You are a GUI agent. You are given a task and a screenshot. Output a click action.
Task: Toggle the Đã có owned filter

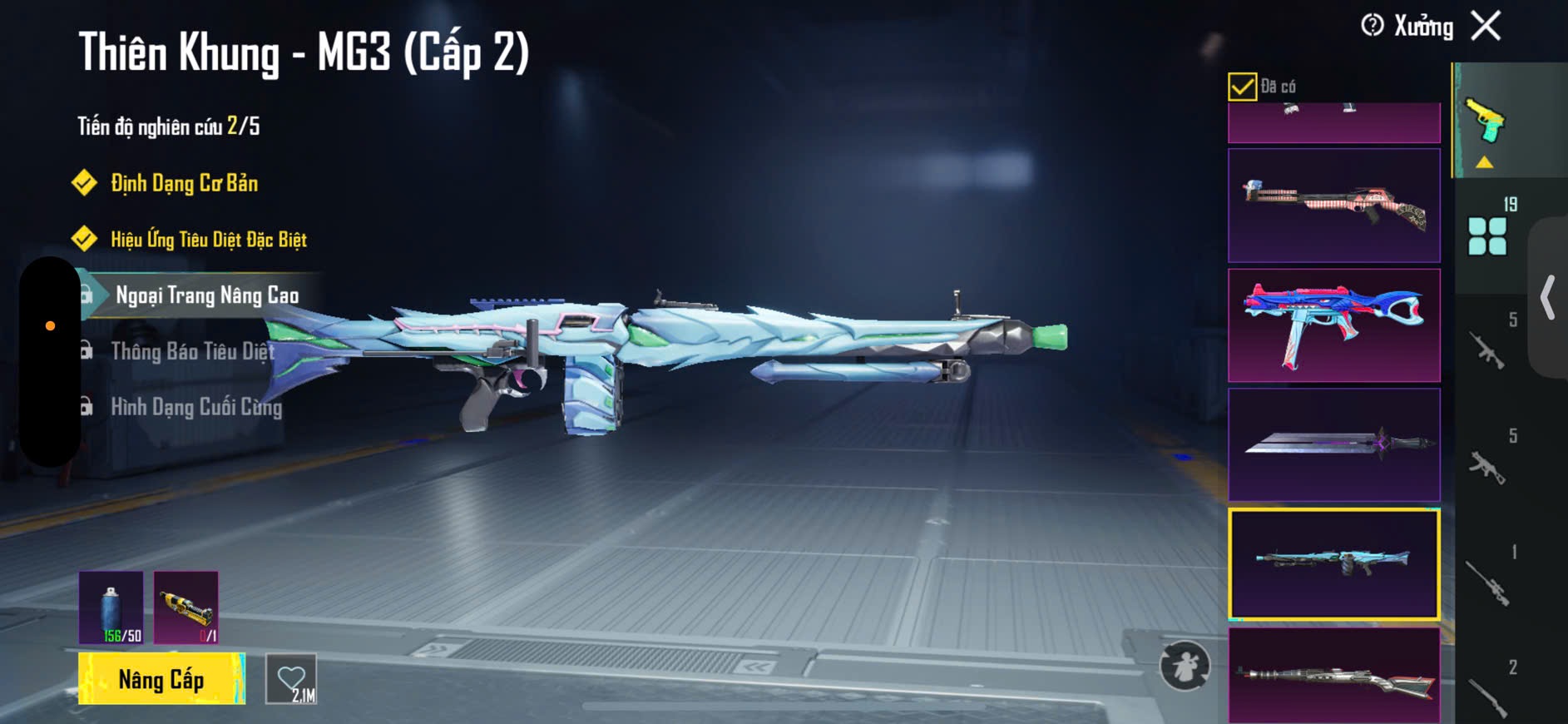tap(1242, 87)
